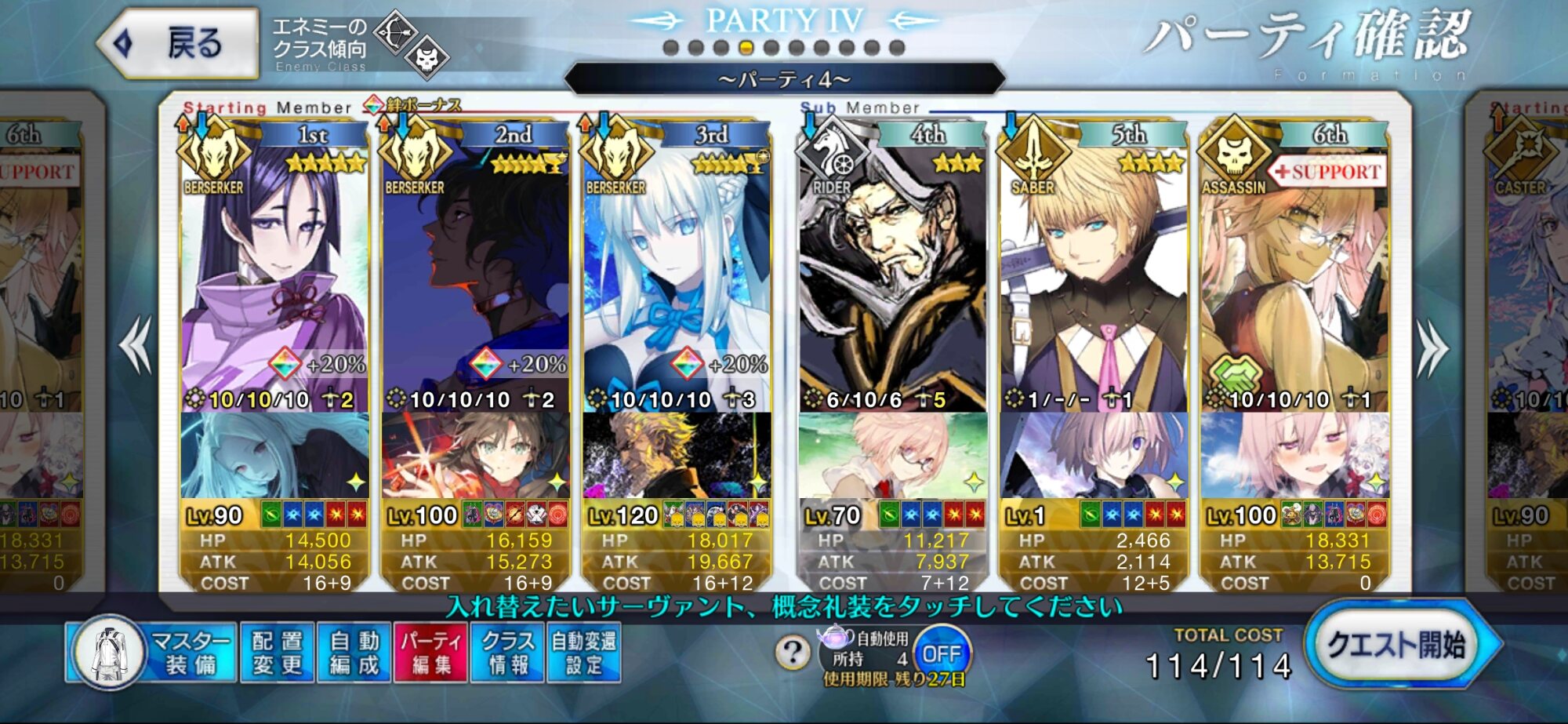Select the 2nd slot Lv.100 Berserker card
Screen dimensions: 1568x724
point(475,275)
